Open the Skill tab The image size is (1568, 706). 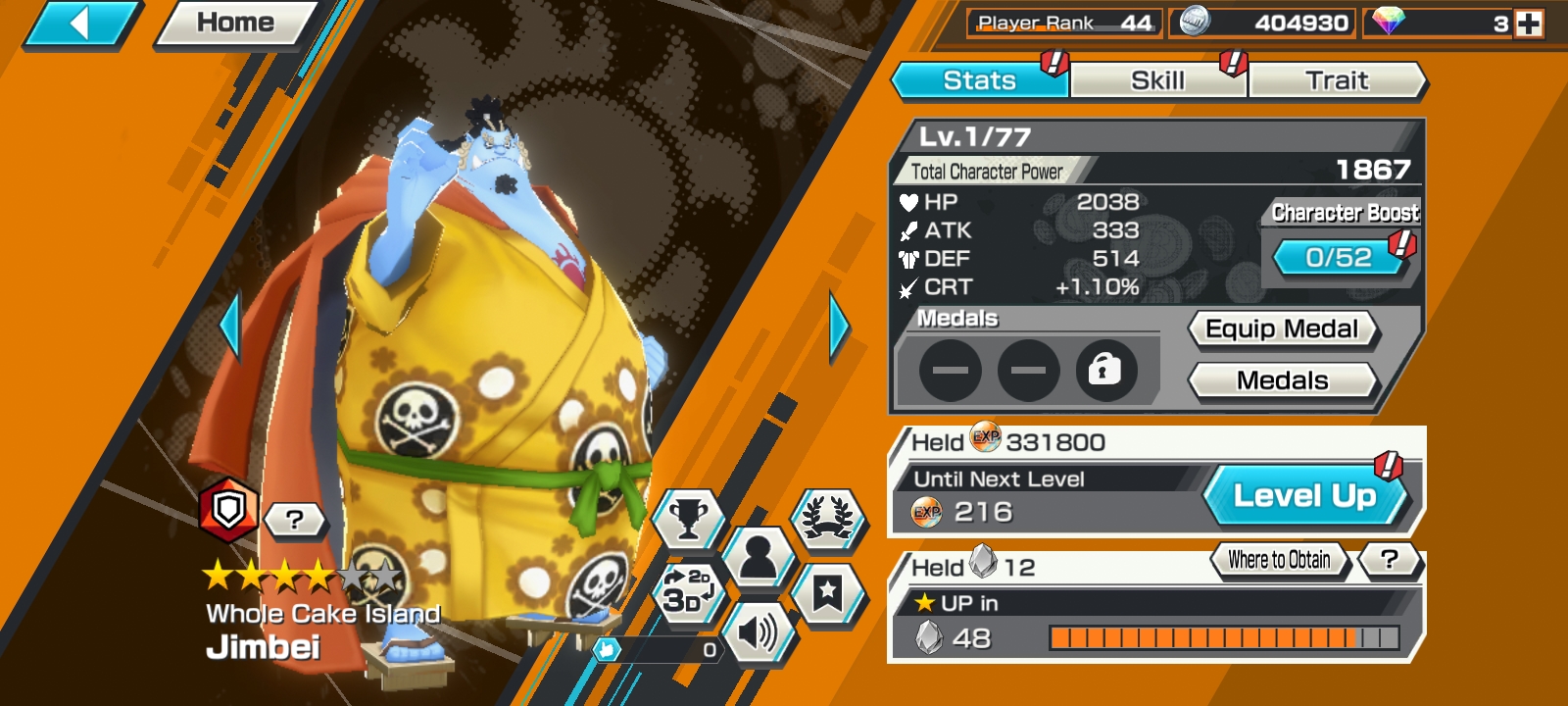click(1157, 80)
